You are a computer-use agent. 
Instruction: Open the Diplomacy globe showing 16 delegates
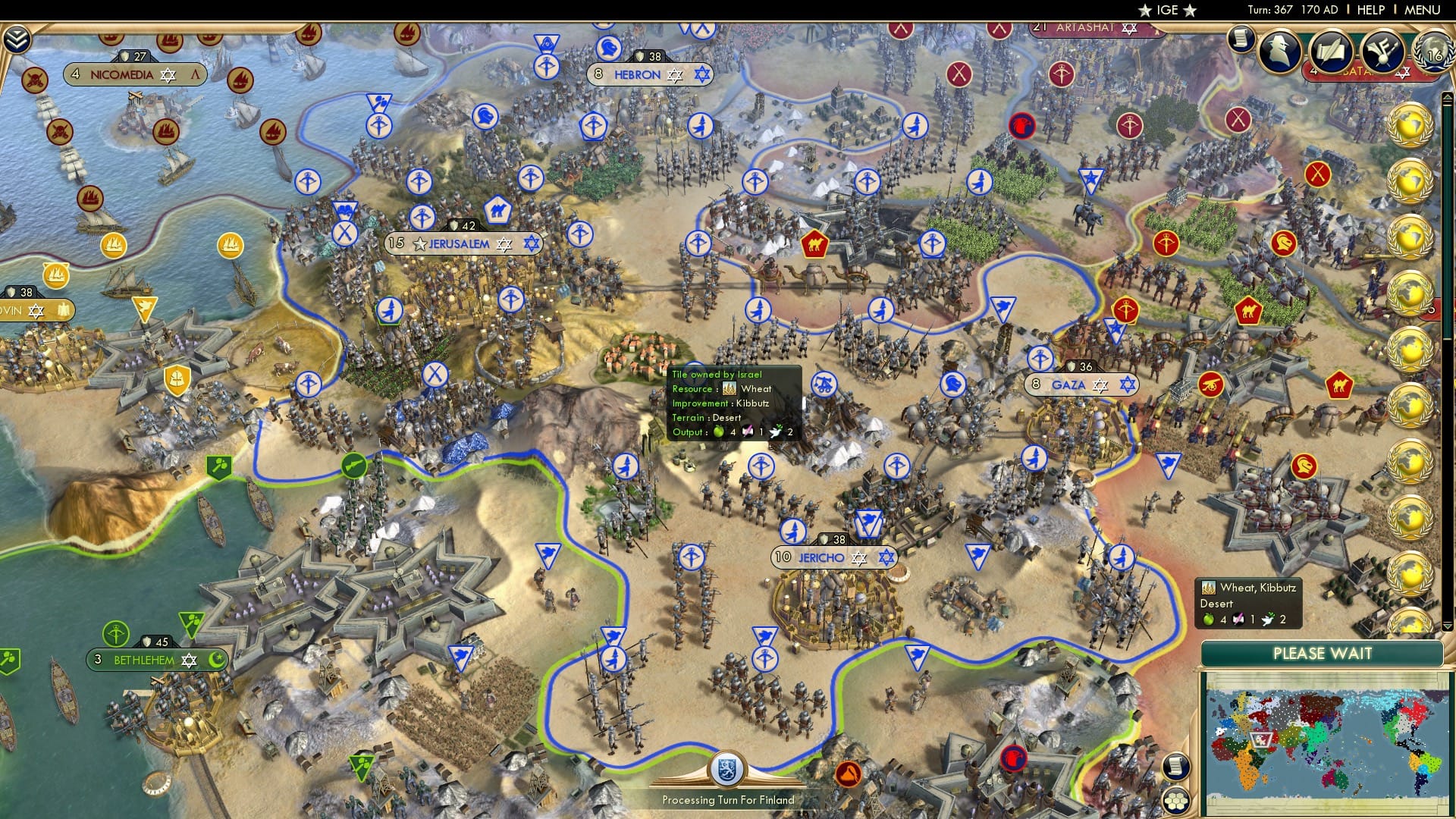click(1432, 54)
